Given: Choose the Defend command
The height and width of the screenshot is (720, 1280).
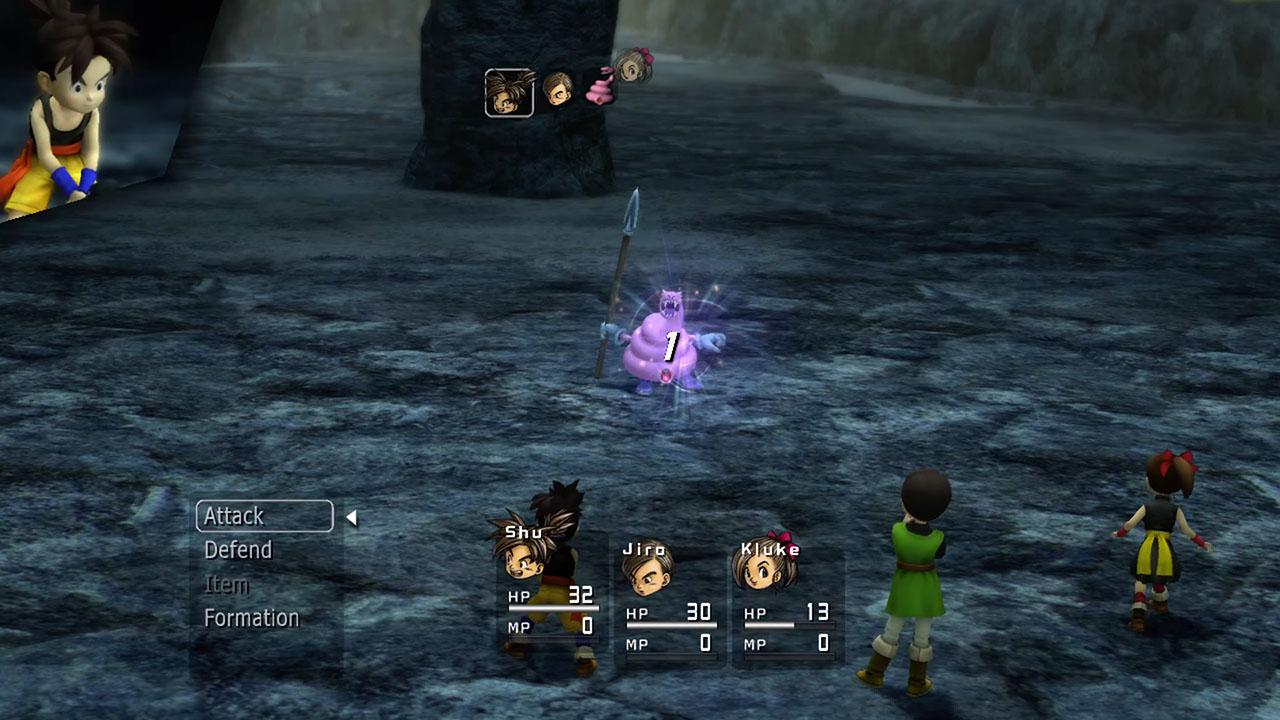Looking at the screenshot, I should tap(238, 550).
